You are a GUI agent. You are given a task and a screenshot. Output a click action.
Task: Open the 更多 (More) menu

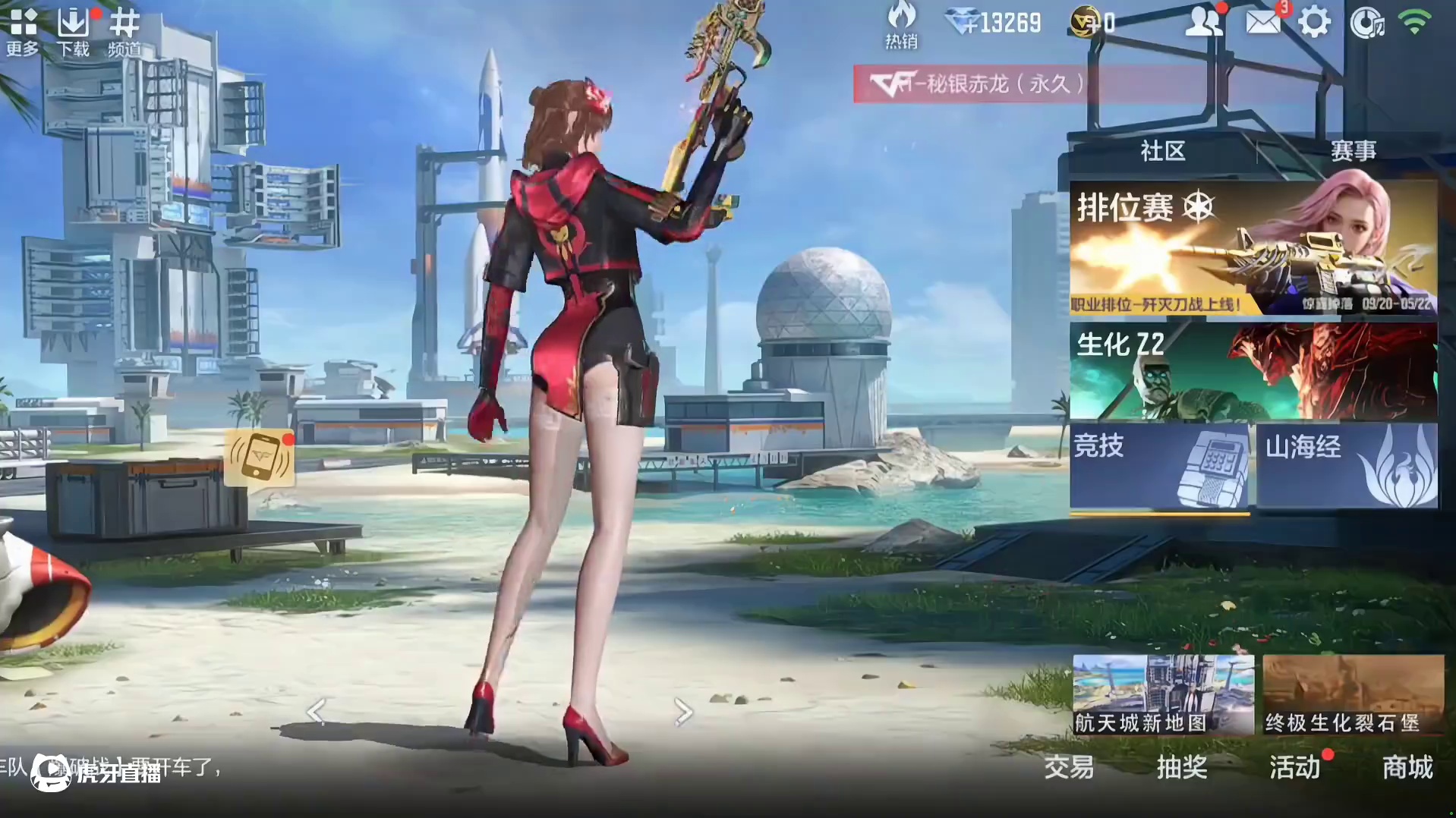tap(23, 30)
